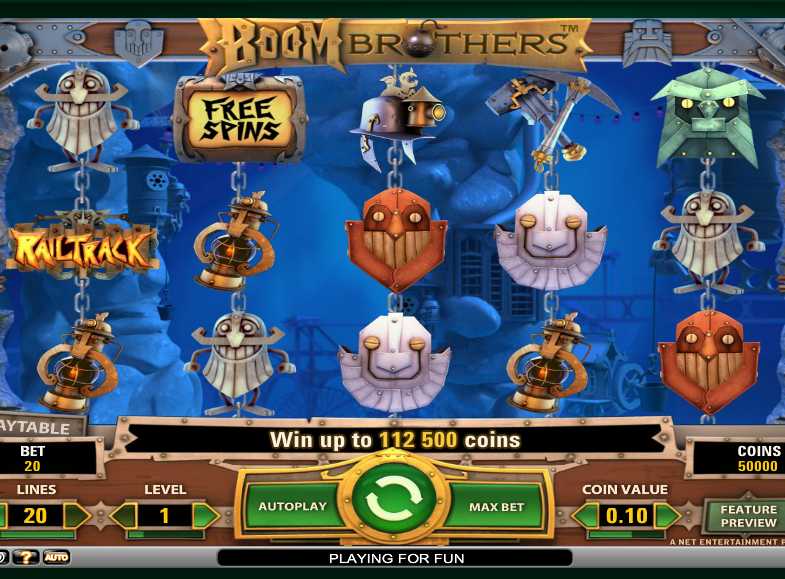
Task: Open the Paytable
Action: (38, 428)
